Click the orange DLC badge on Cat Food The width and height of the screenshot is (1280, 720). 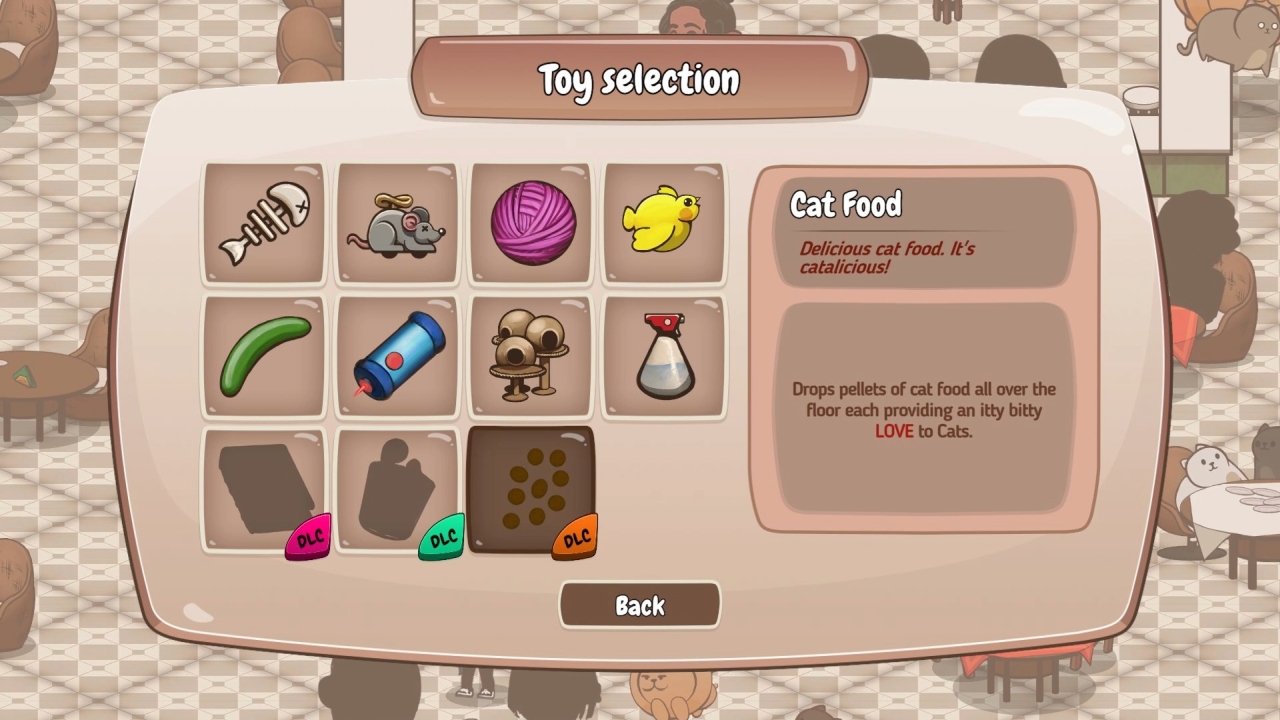tap(573, 537)
